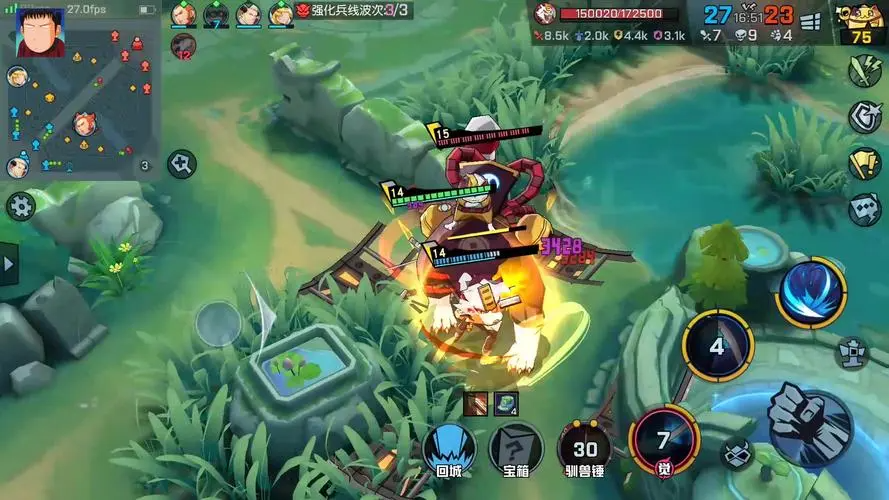
Task: Trigger the skill showing cooldown 4
Action: pos(717,346)
